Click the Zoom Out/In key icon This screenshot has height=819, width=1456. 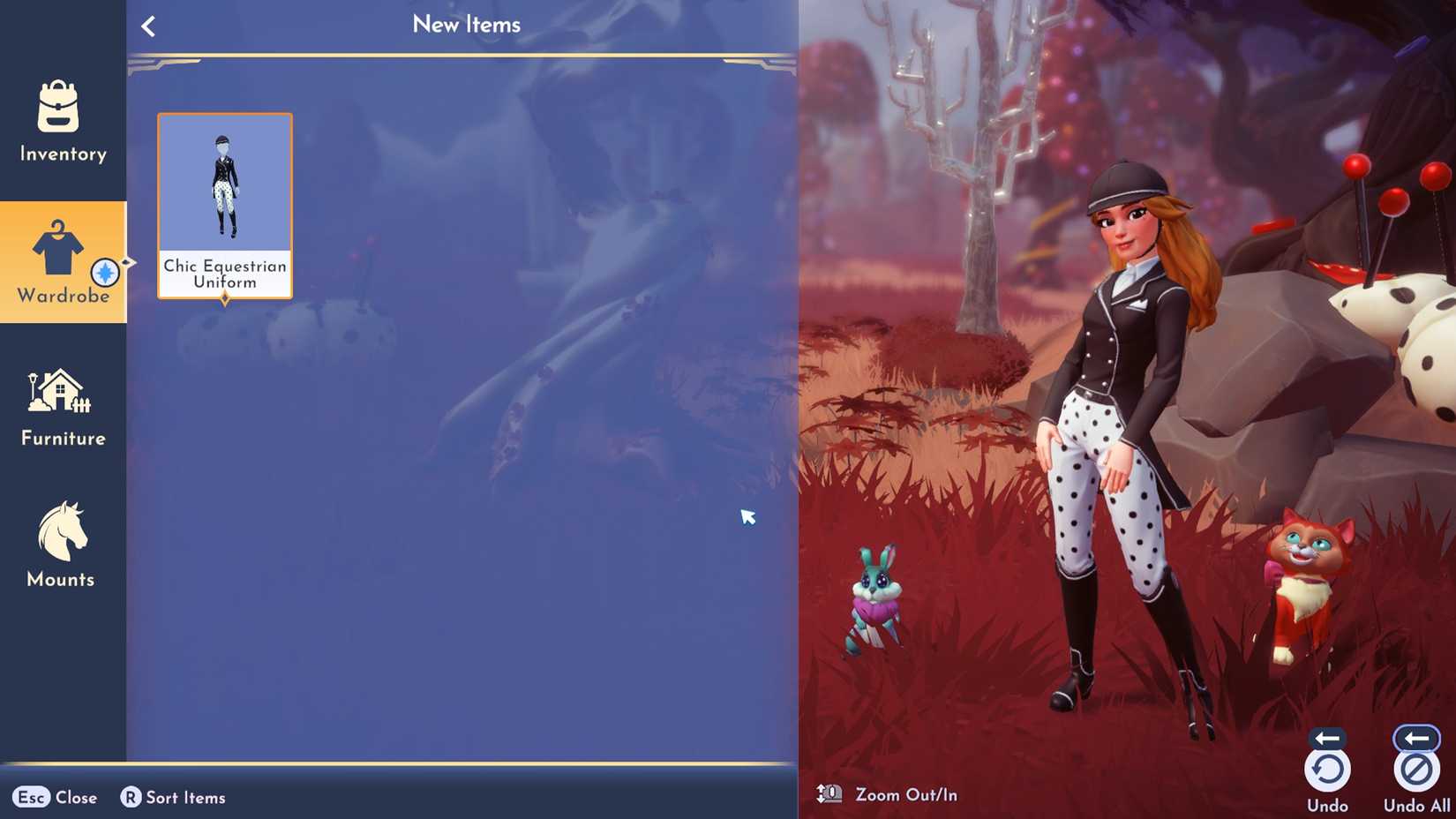pyautogui.click(x=829, y=793)
